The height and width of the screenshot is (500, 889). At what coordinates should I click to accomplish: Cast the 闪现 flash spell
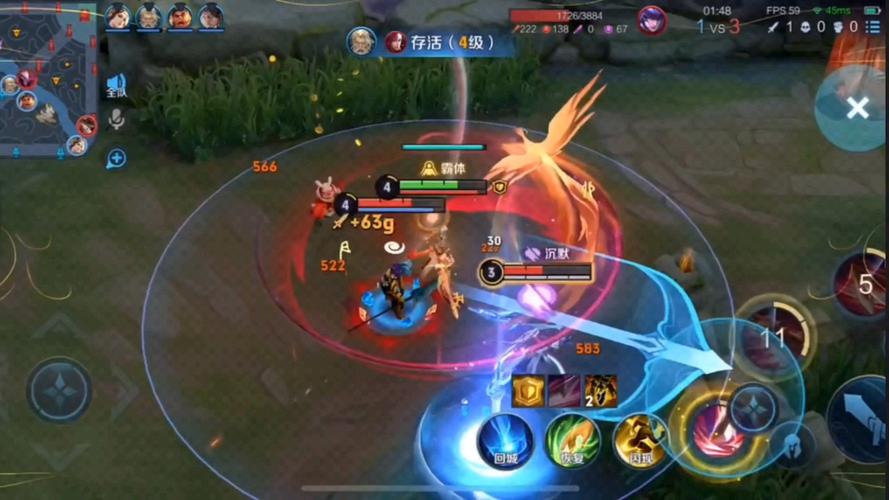point(640,440)
